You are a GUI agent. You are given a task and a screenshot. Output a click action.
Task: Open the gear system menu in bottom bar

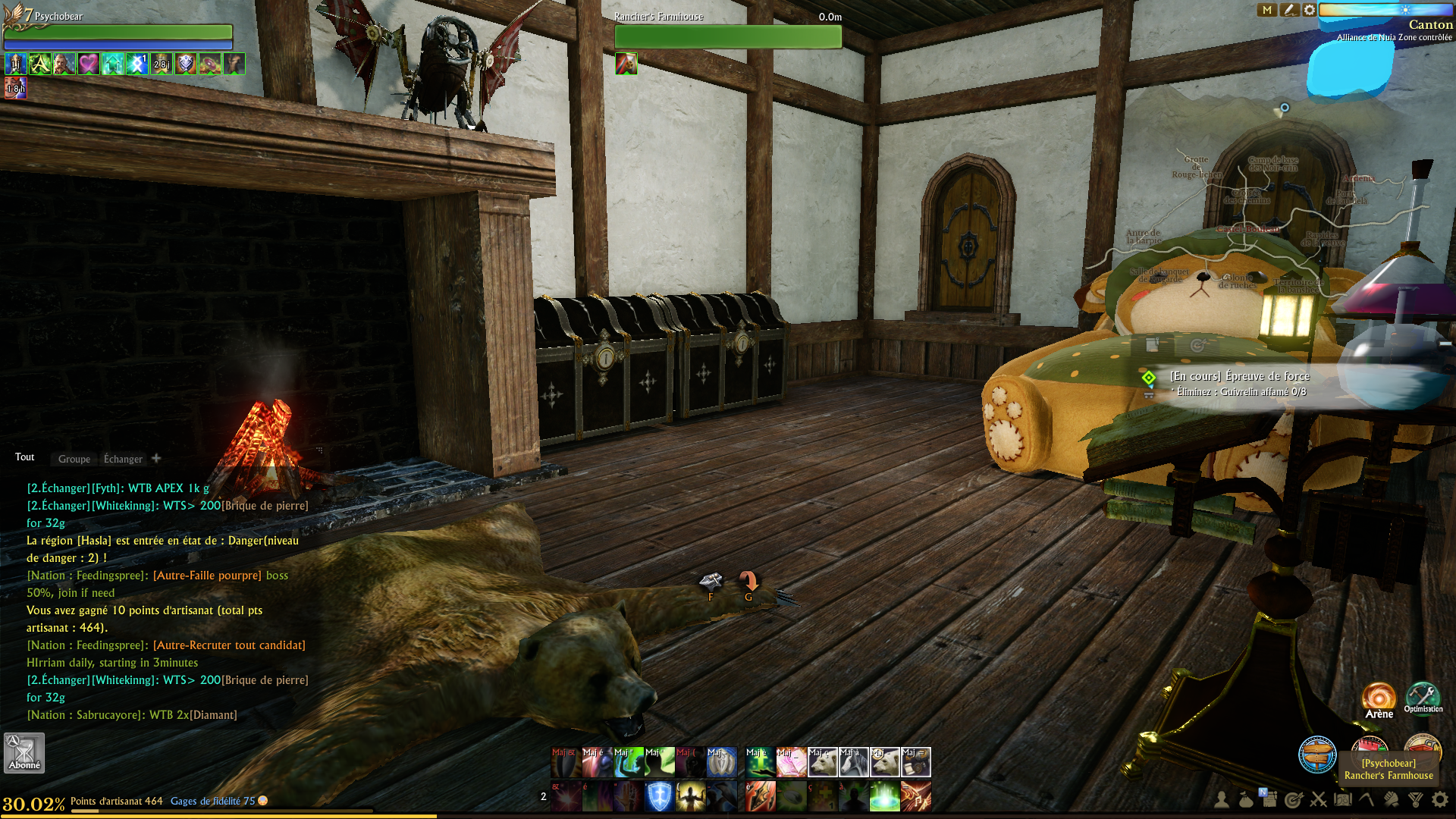(x=1440, y=799)
